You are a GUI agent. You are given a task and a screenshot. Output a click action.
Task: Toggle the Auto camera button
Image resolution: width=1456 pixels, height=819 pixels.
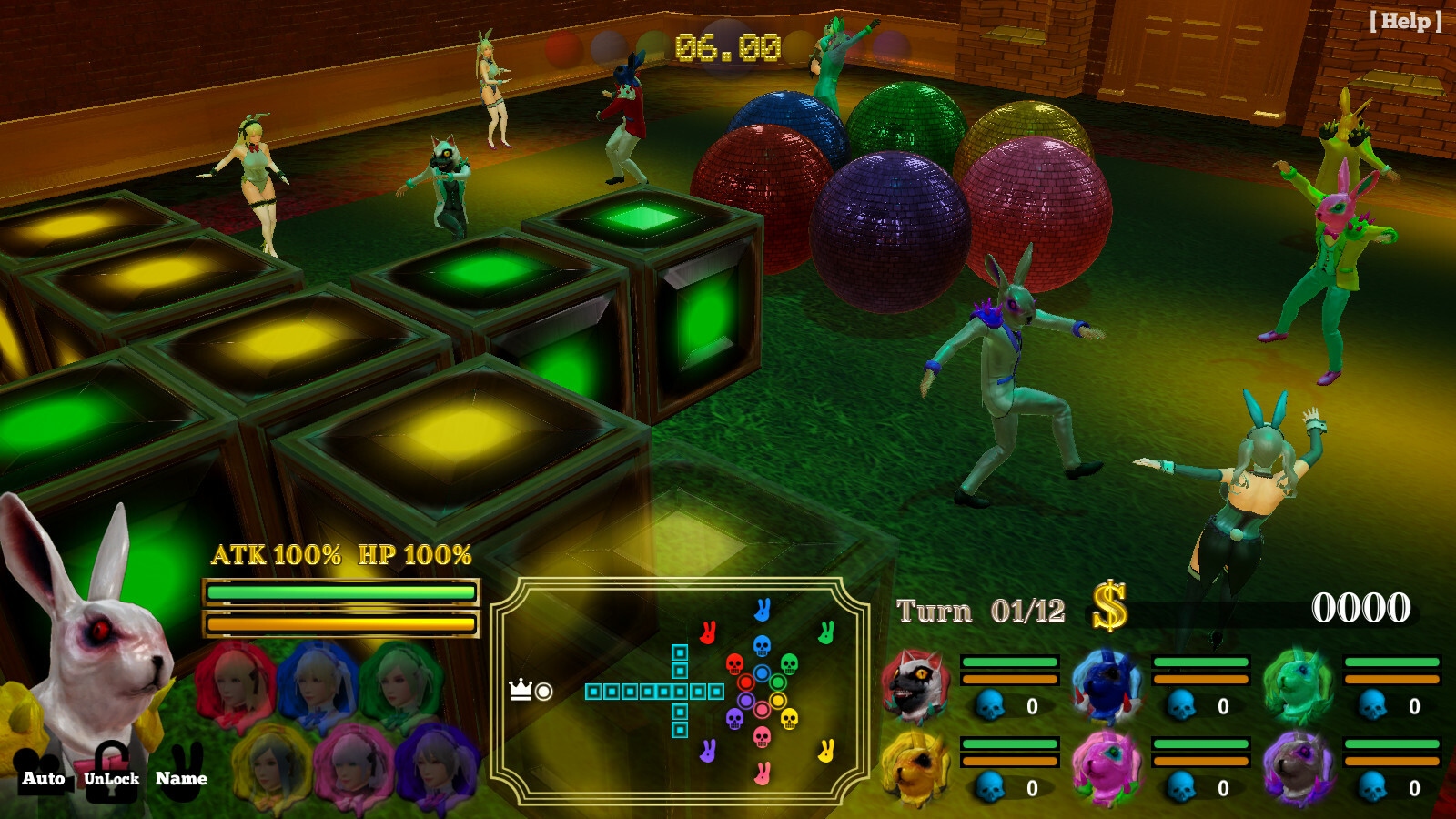(43, 773)
